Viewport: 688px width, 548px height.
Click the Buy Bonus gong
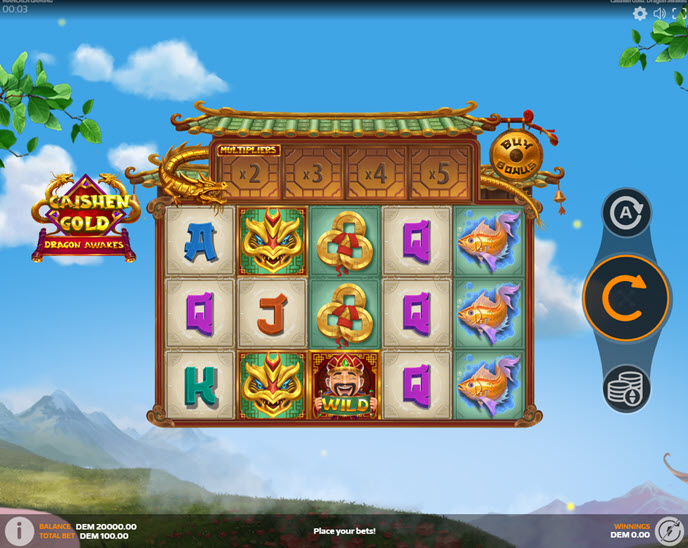tap(516, 155)
